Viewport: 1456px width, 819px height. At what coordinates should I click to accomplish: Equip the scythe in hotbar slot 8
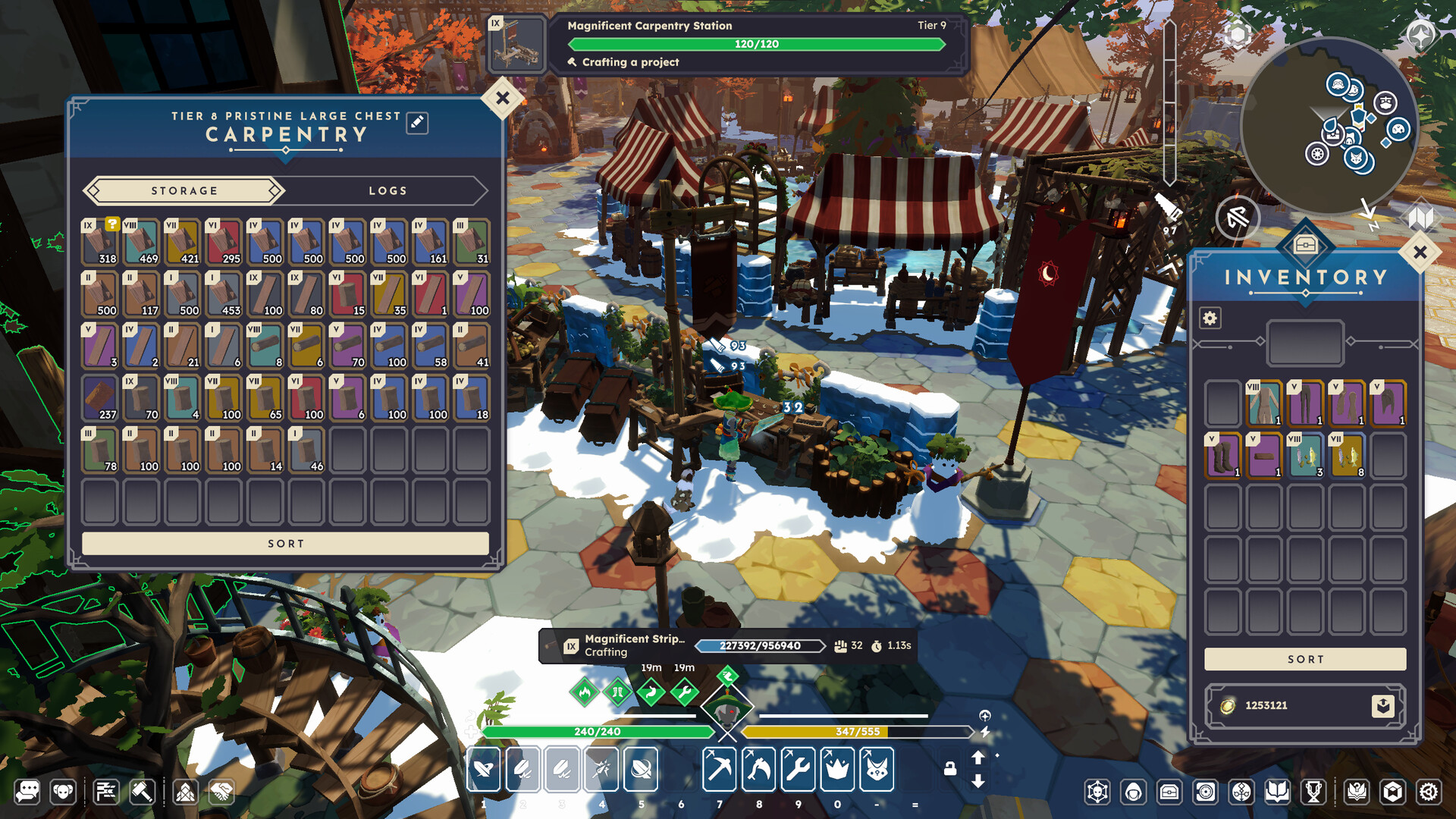coord(758,770)
